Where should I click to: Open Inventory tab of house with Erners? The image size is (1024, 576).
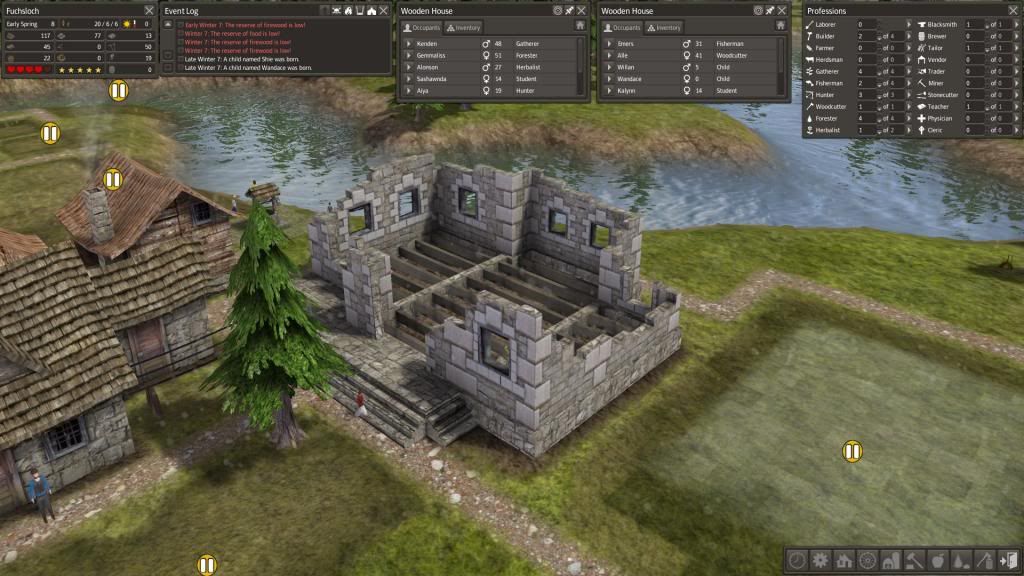(x=665, y=28)
